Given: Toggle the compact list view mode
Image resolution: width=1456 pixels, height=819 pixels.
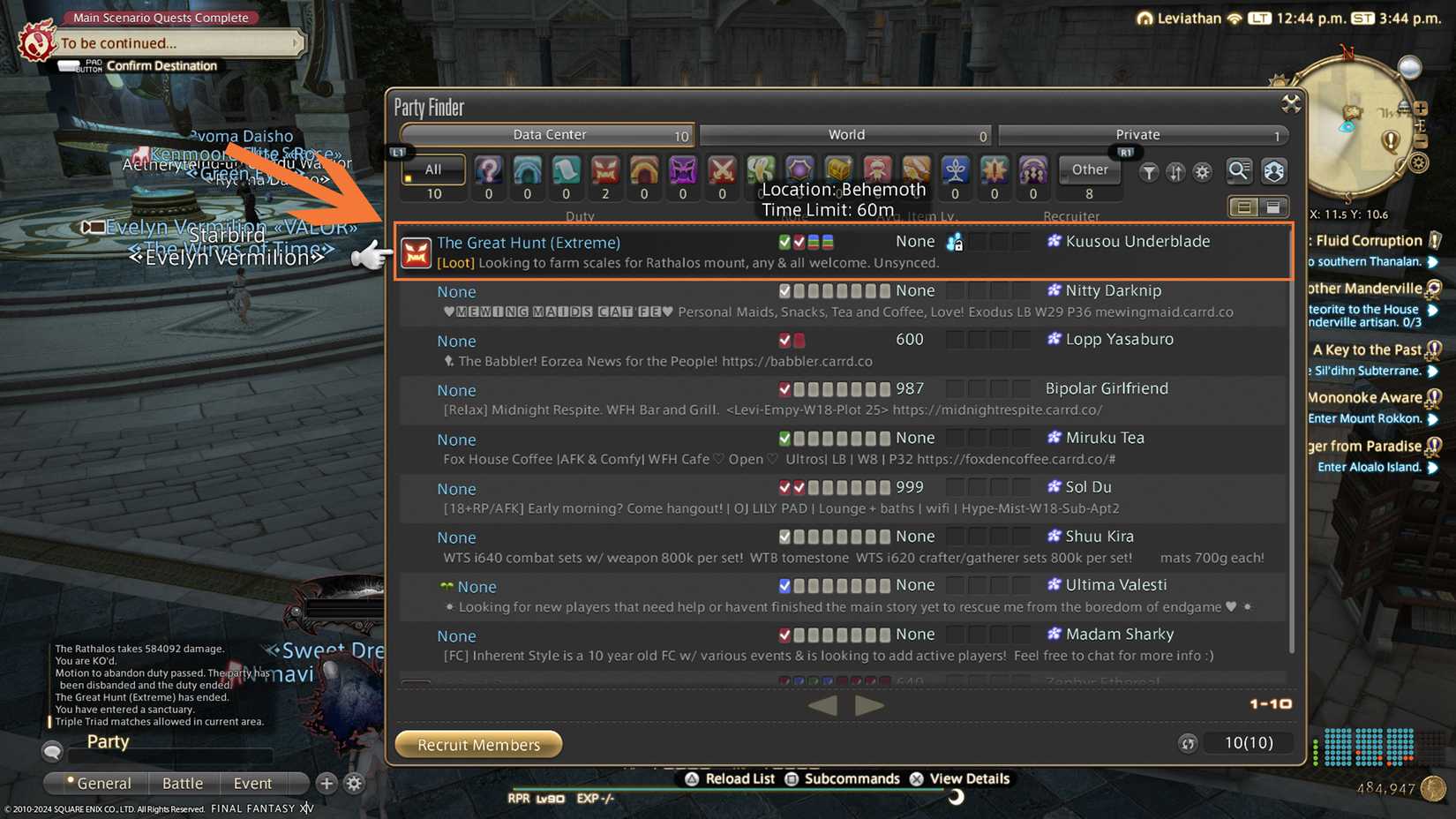Looking at the screenshot, I should [1244, 206].
